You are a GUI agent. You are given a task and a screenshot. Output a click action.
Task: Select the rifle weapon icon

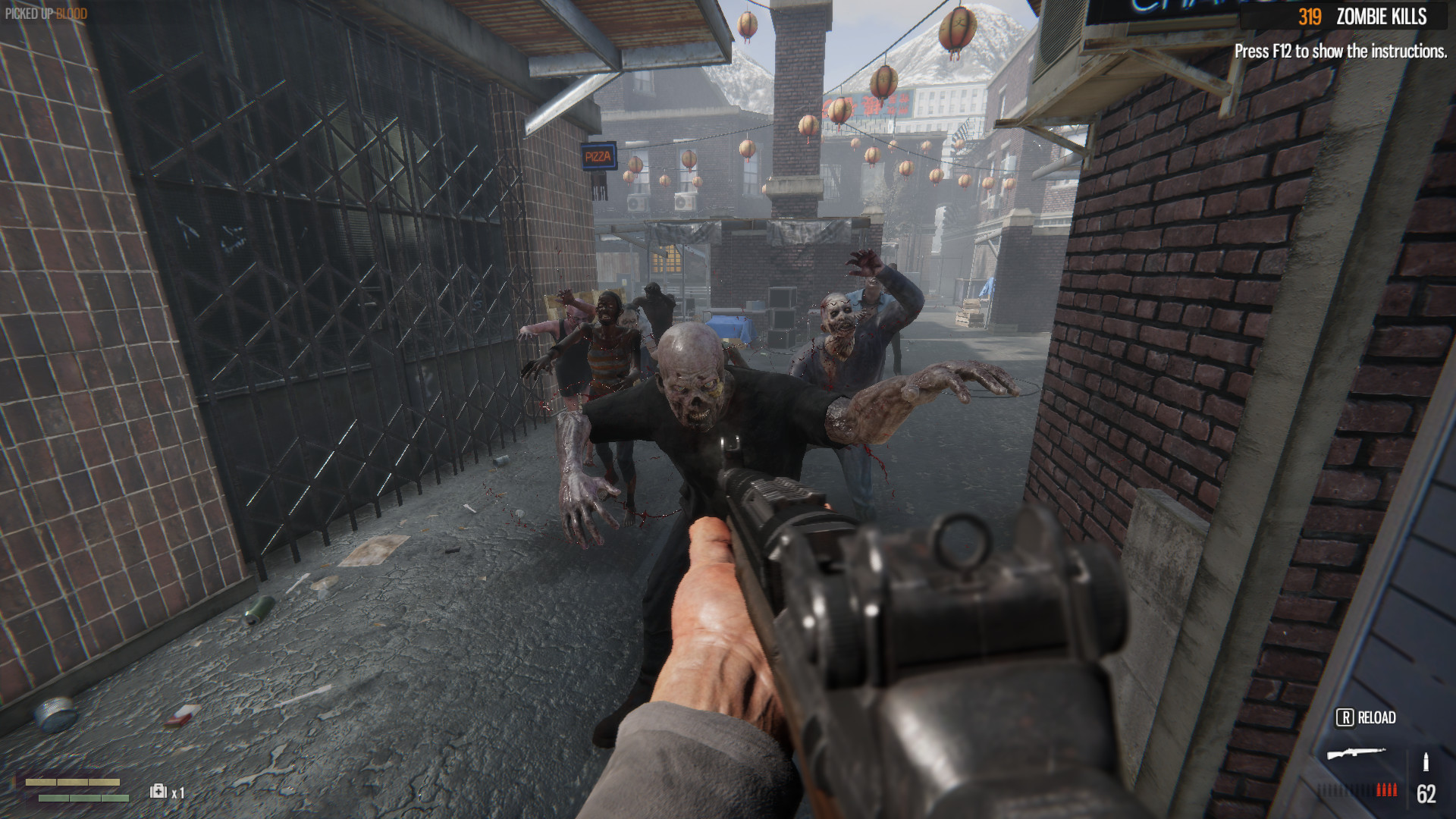coord(1356,754)
